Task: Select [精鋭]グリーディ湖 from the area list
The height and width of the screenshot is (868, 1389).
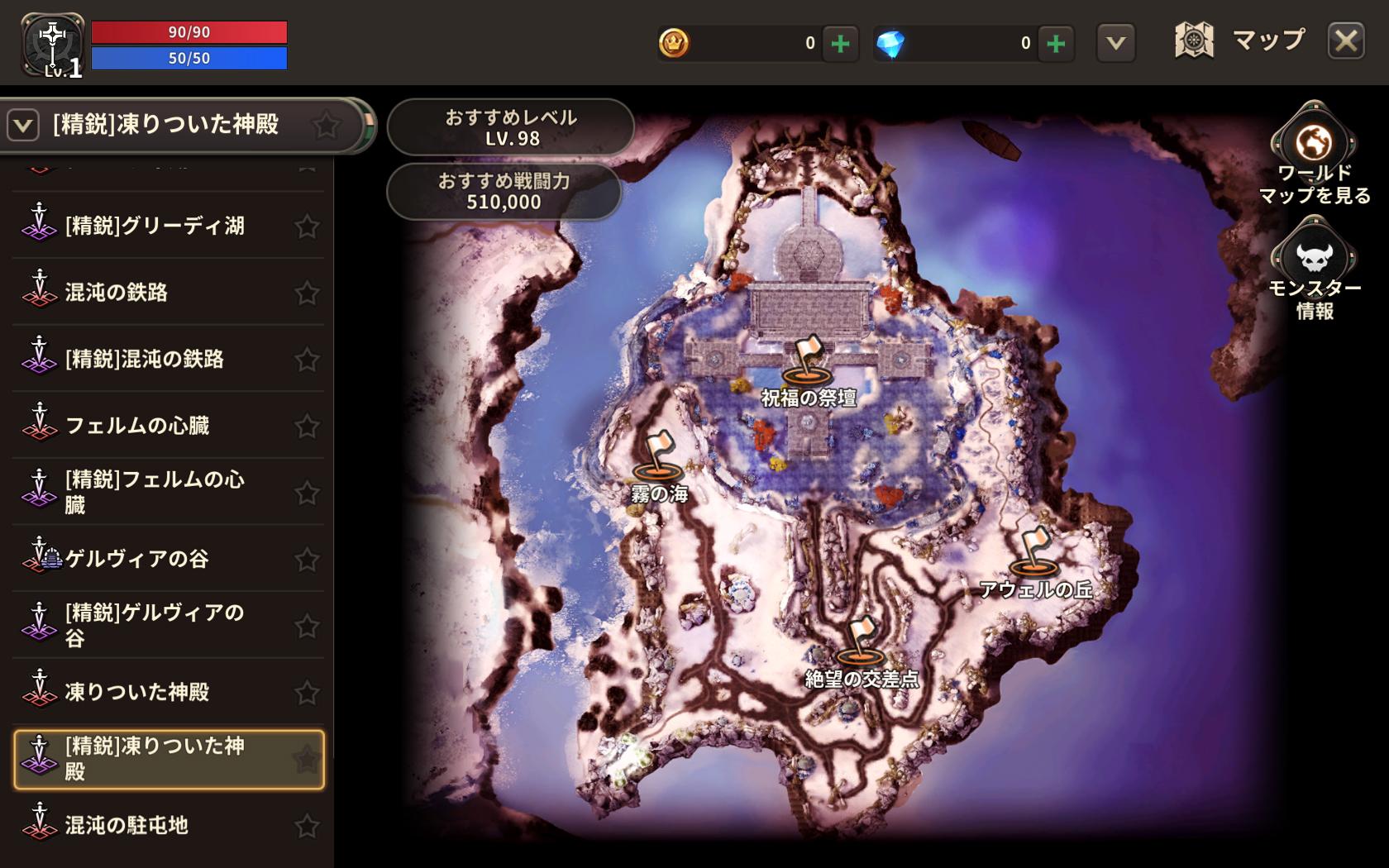Action: click(x=155, y=226)
